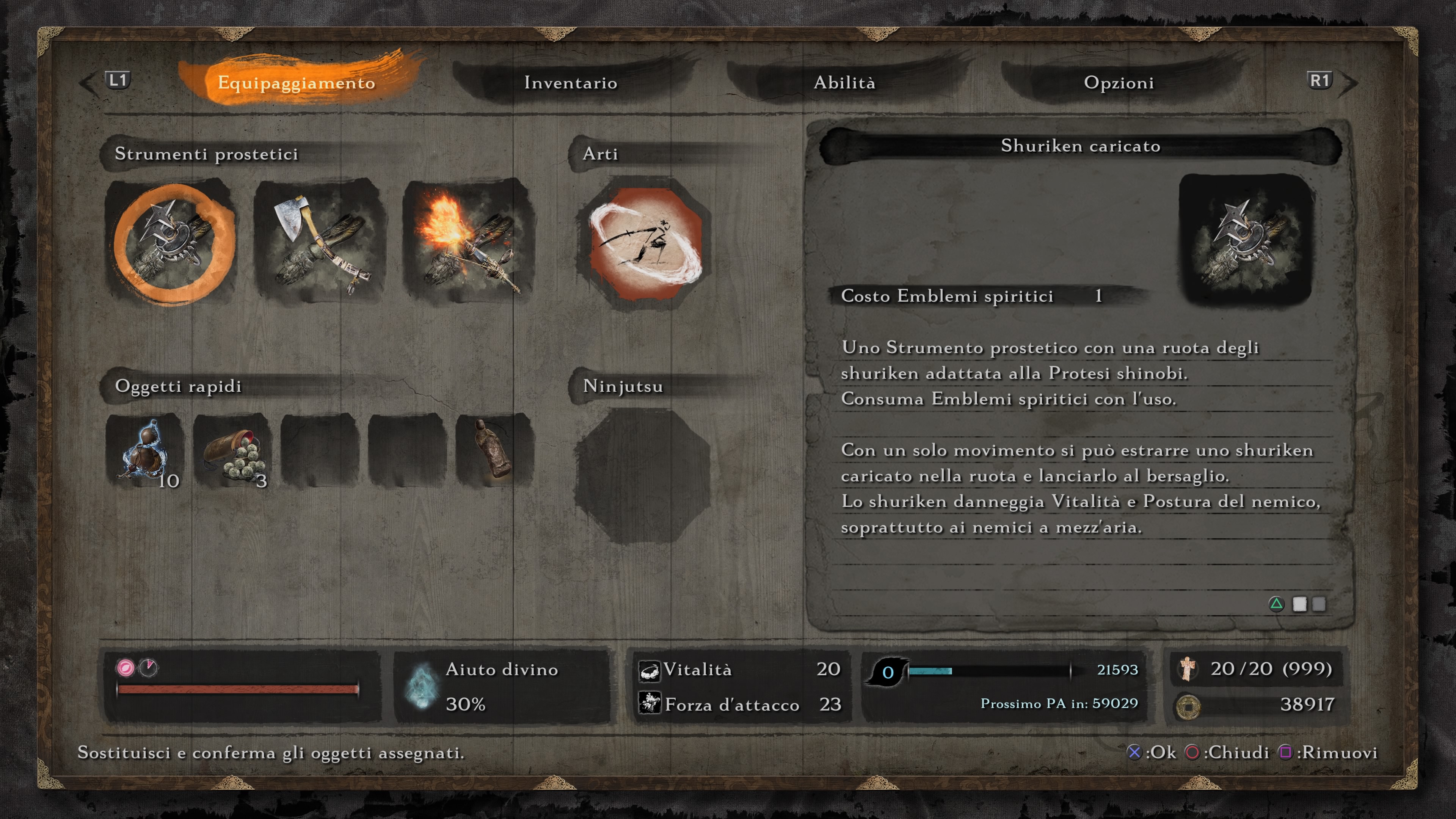Go to the Opzioni tab
Screen dimensions: 1456x819
[x=1119, y=83]
